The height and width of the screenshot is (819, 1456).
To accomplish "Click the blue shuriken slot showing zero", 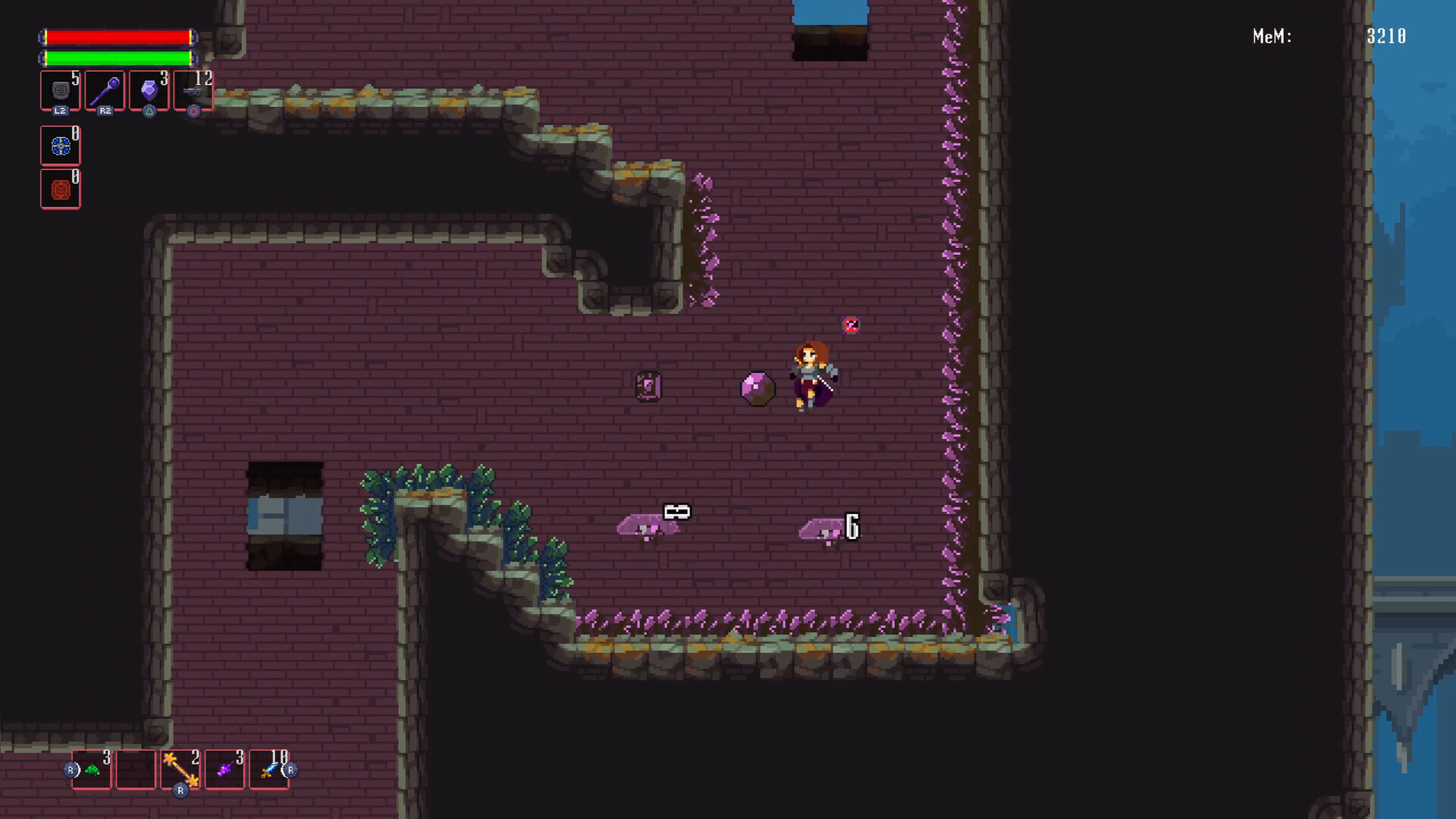I will click(x=60, y=146).
